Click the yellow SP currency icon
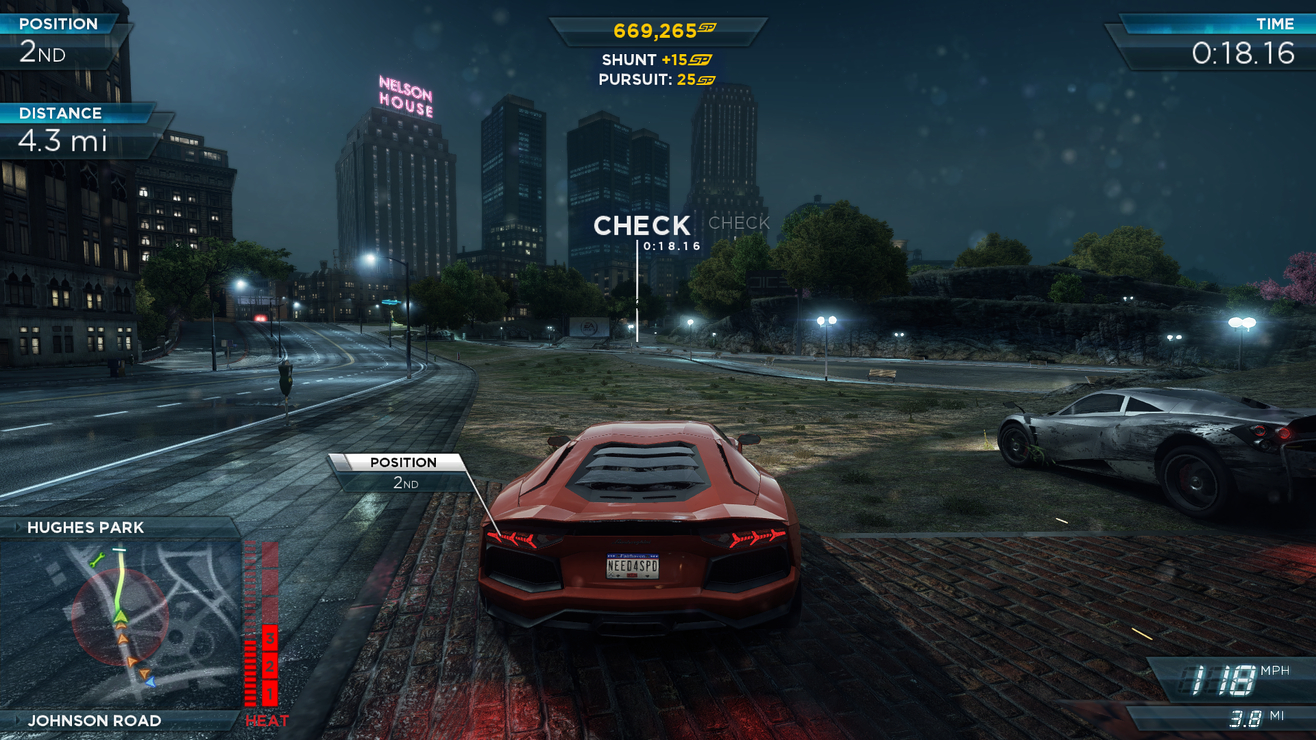Viewport: 1316px width, 740px height. coord(706,28)
